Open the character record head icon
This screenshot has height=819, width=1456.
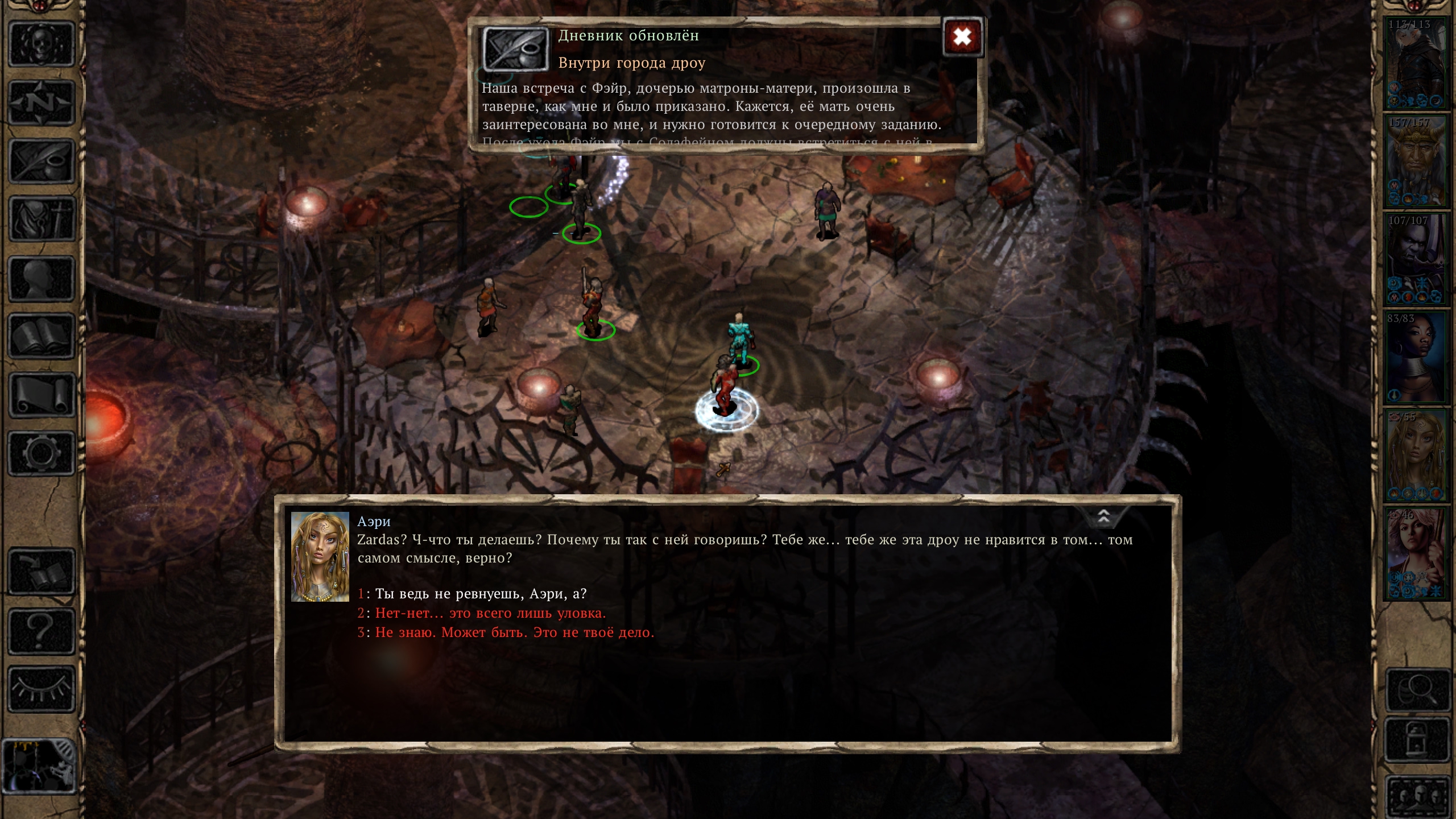coord(42,279)
